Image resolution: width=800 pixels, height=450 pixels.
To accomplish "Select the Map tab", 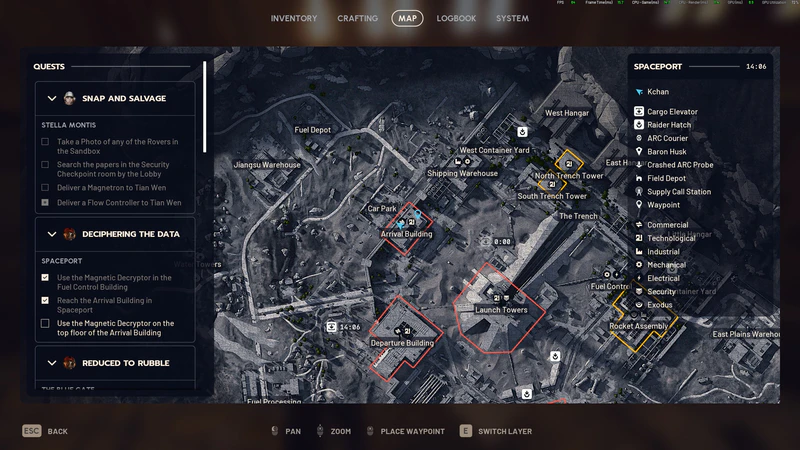I will coord(407,18).
